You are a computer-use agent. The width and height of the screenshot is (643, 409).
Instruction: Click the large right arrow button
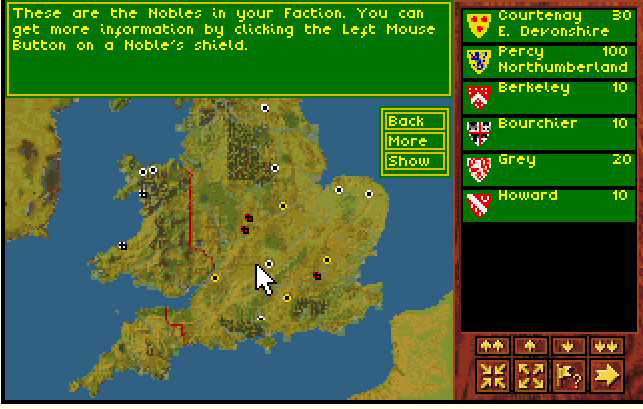point(604,376)
